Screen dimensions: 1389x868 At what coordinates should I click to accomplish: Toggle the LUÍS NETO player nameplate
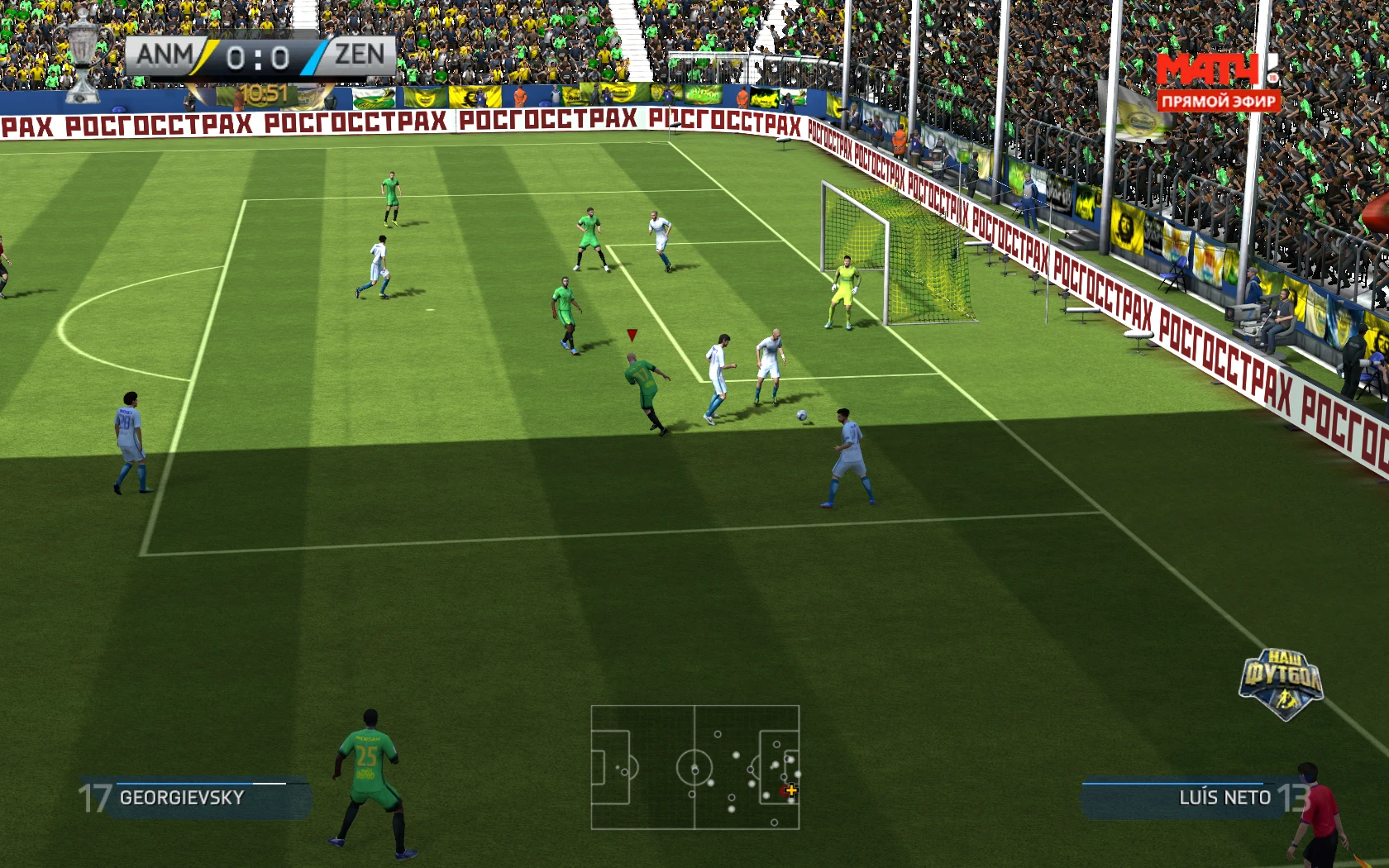coord(1224,798)
